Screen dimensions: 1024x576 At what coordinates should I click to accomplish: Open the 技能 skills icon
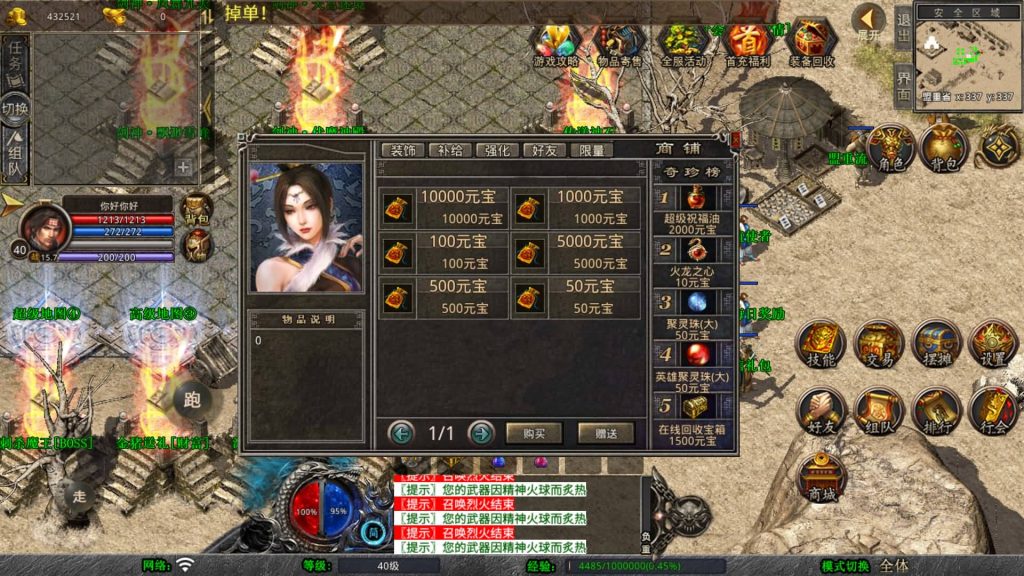point(821,344)
